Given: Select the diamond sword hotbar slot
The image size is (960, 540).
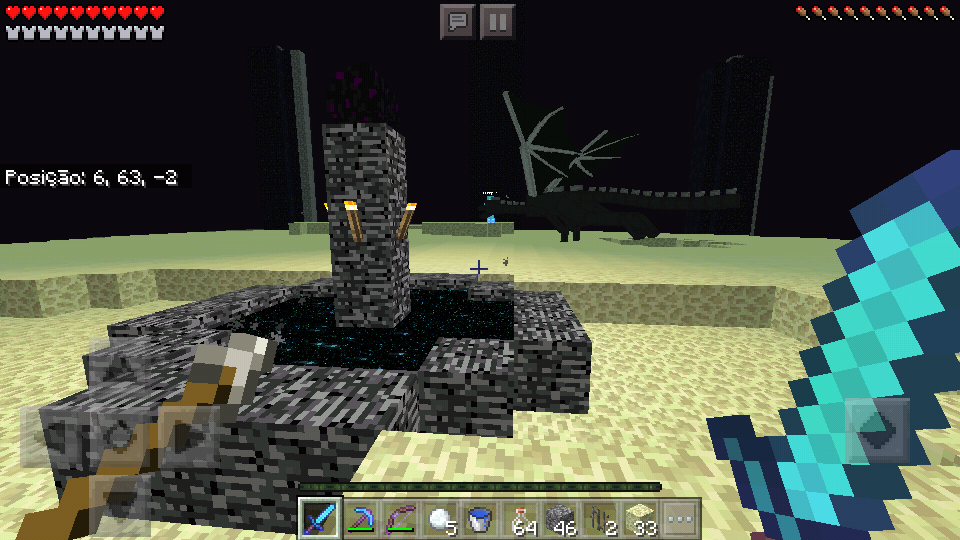Looking at the screenshot, I should pyautogui.click(x=320, y=518).
